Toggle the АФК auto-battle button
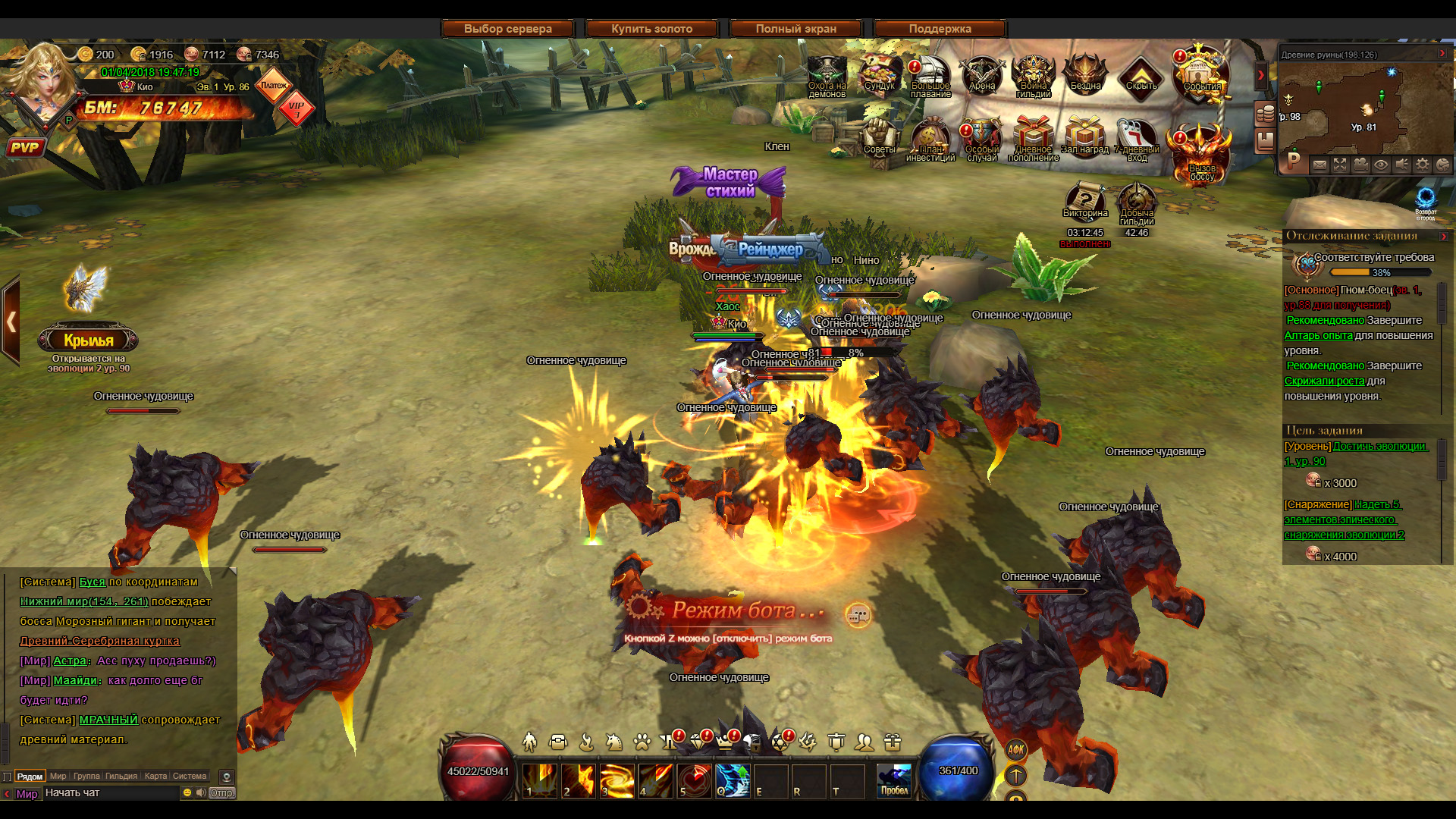 click(x=1015, y=749)
